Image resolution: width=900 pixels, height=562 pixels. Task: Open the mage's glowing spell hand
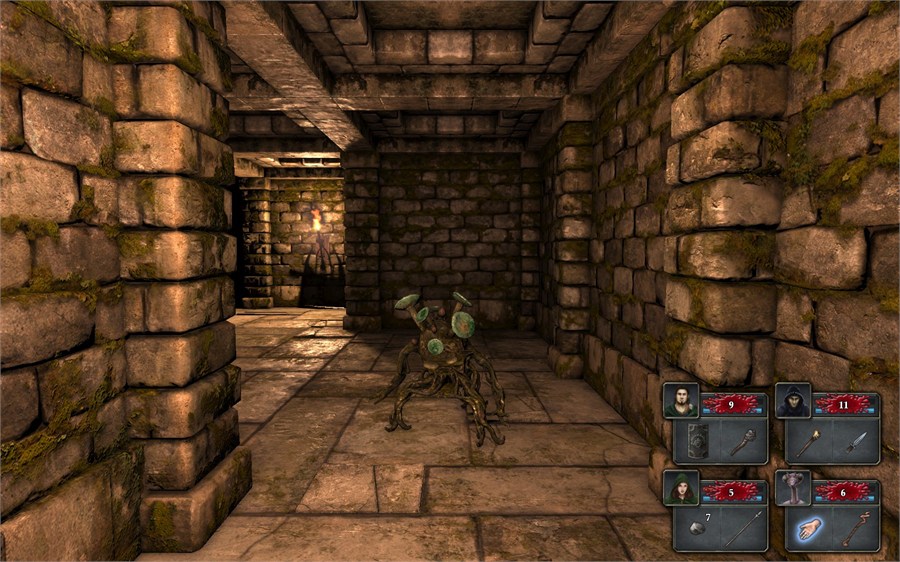[808, 528]
